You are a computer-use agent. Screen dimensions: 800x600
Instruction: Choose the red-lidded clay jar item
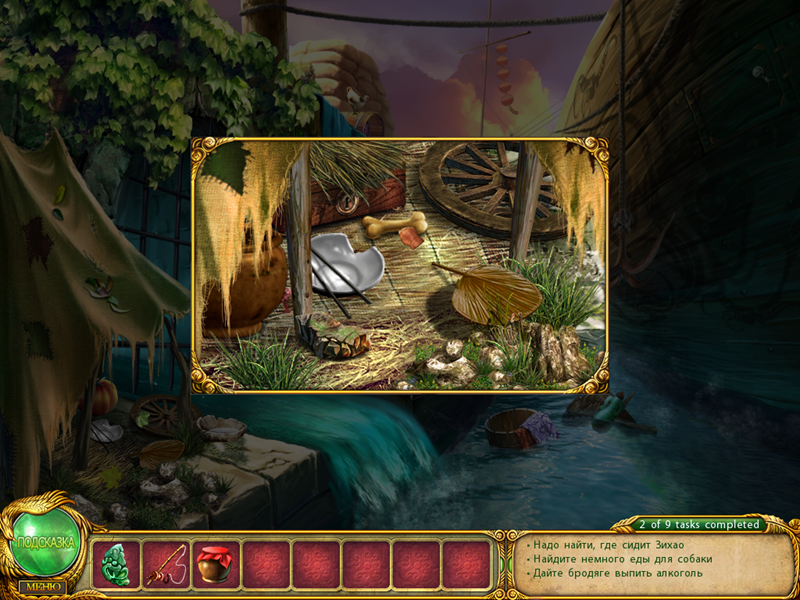point(216,565)
